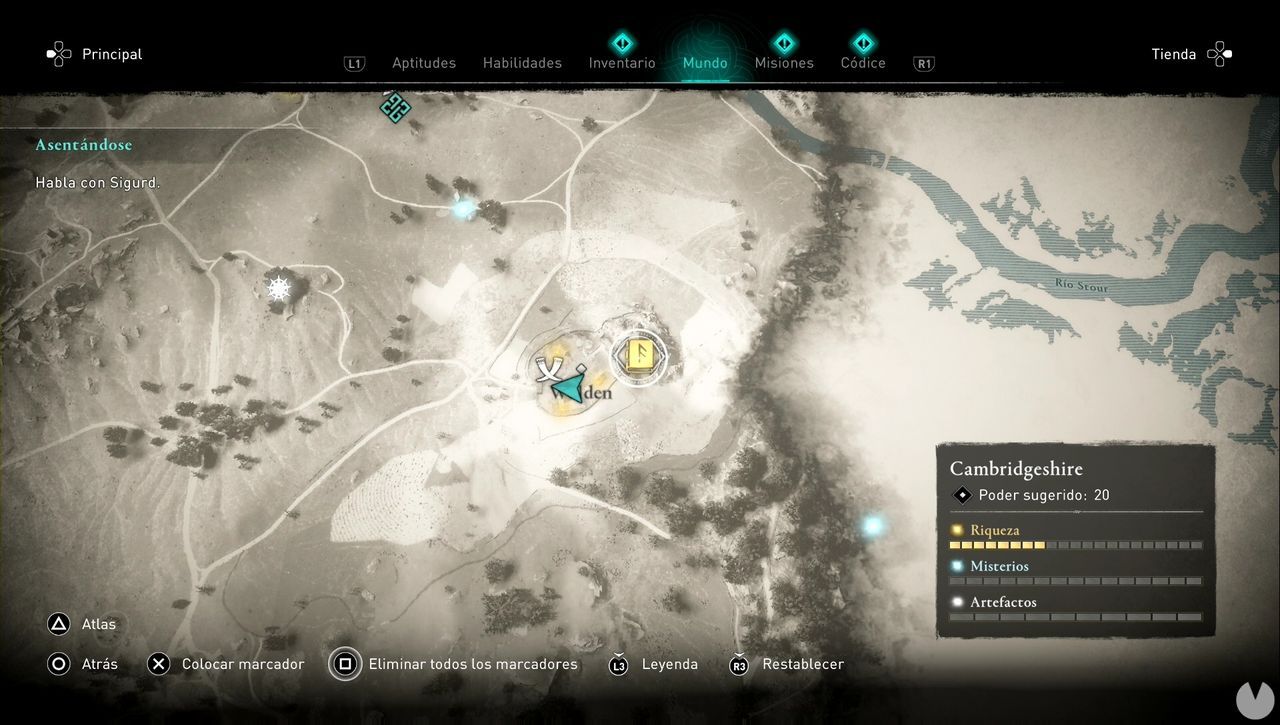The width and height of the screenshot is (1280, 725).
Task: Click the glowing blue mystery near river
Action: click(873, 525)
